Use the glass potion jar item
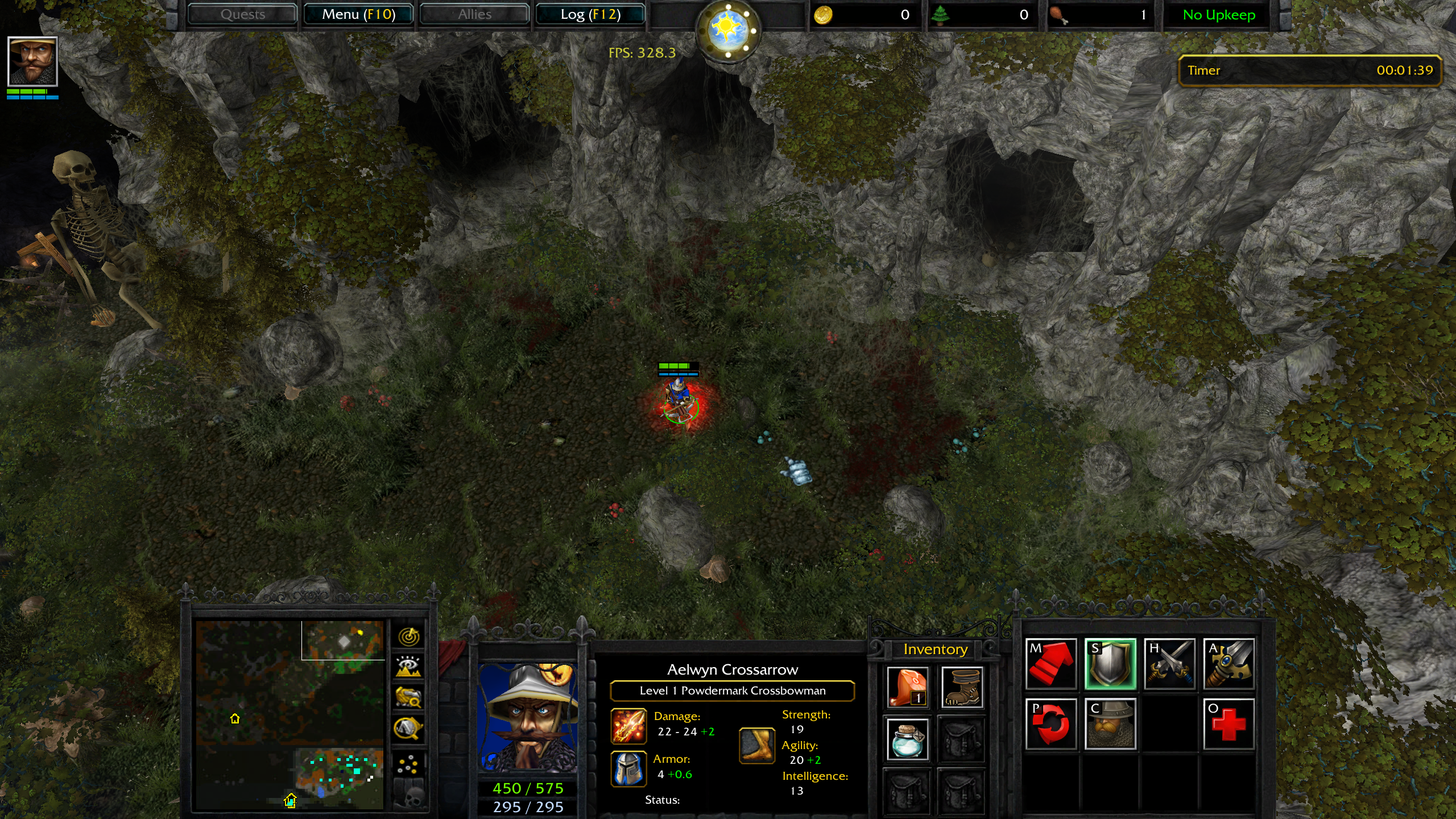 [x=908, y=739]
